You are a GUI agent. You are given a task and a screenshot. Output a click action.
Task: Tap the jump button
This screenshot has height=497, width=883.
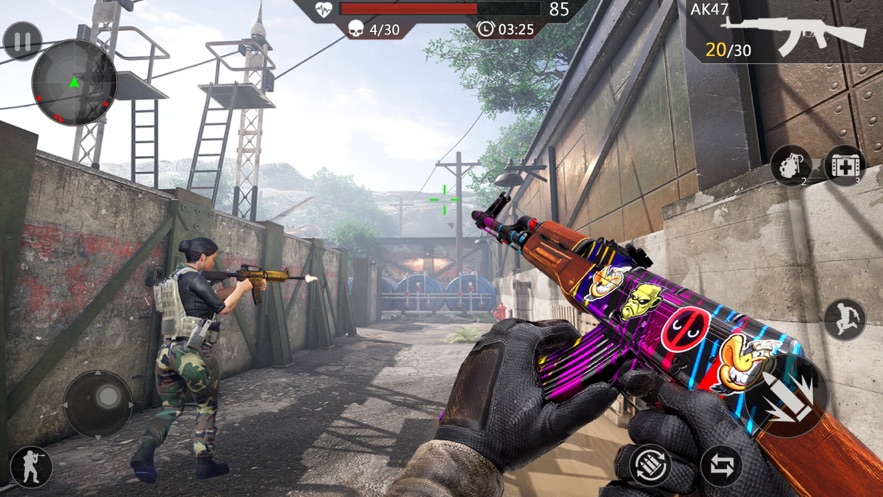click(844, 319)
